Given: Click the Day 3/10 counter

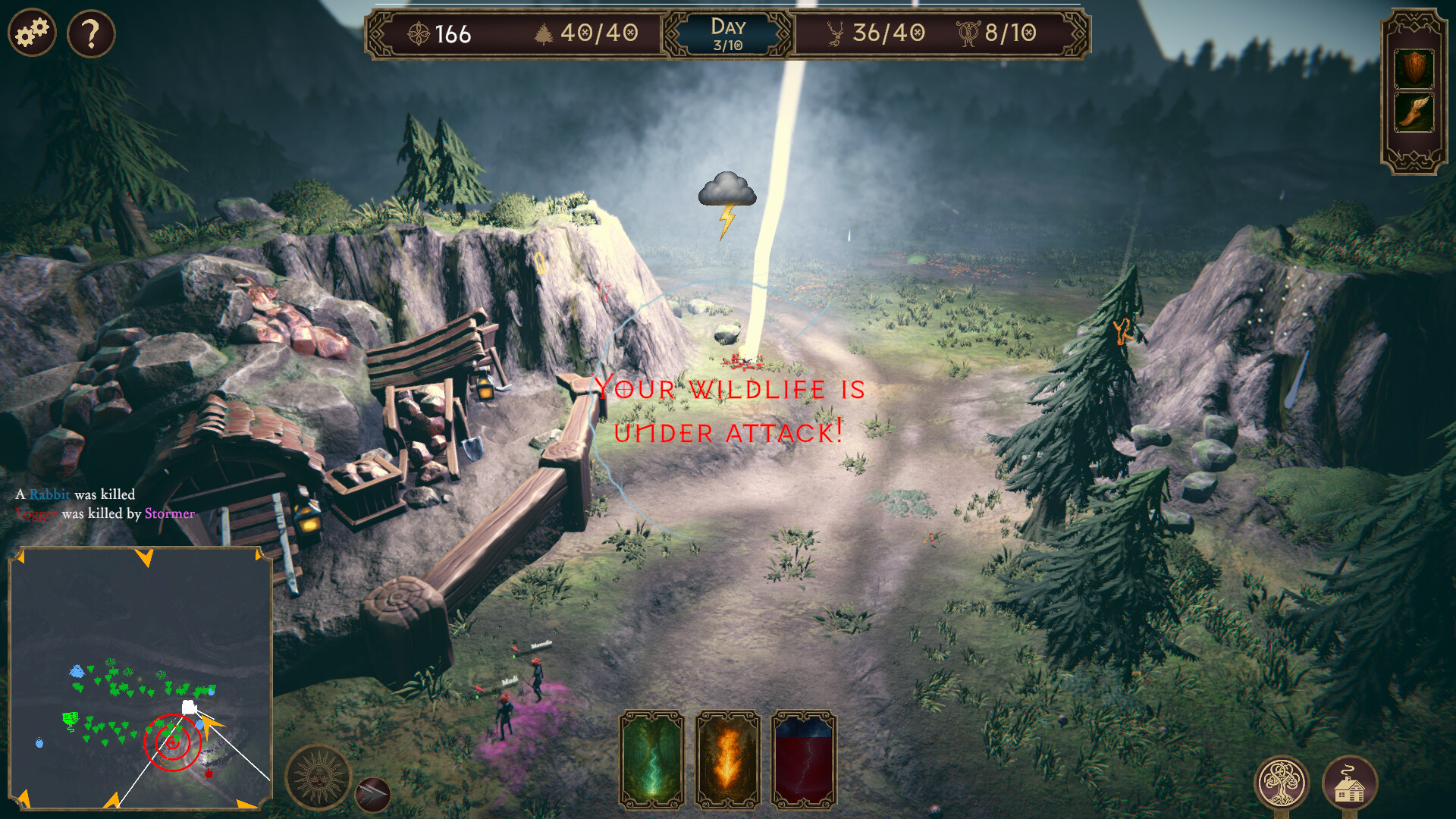Looking at the screenshot, I should tap(726, 33).
